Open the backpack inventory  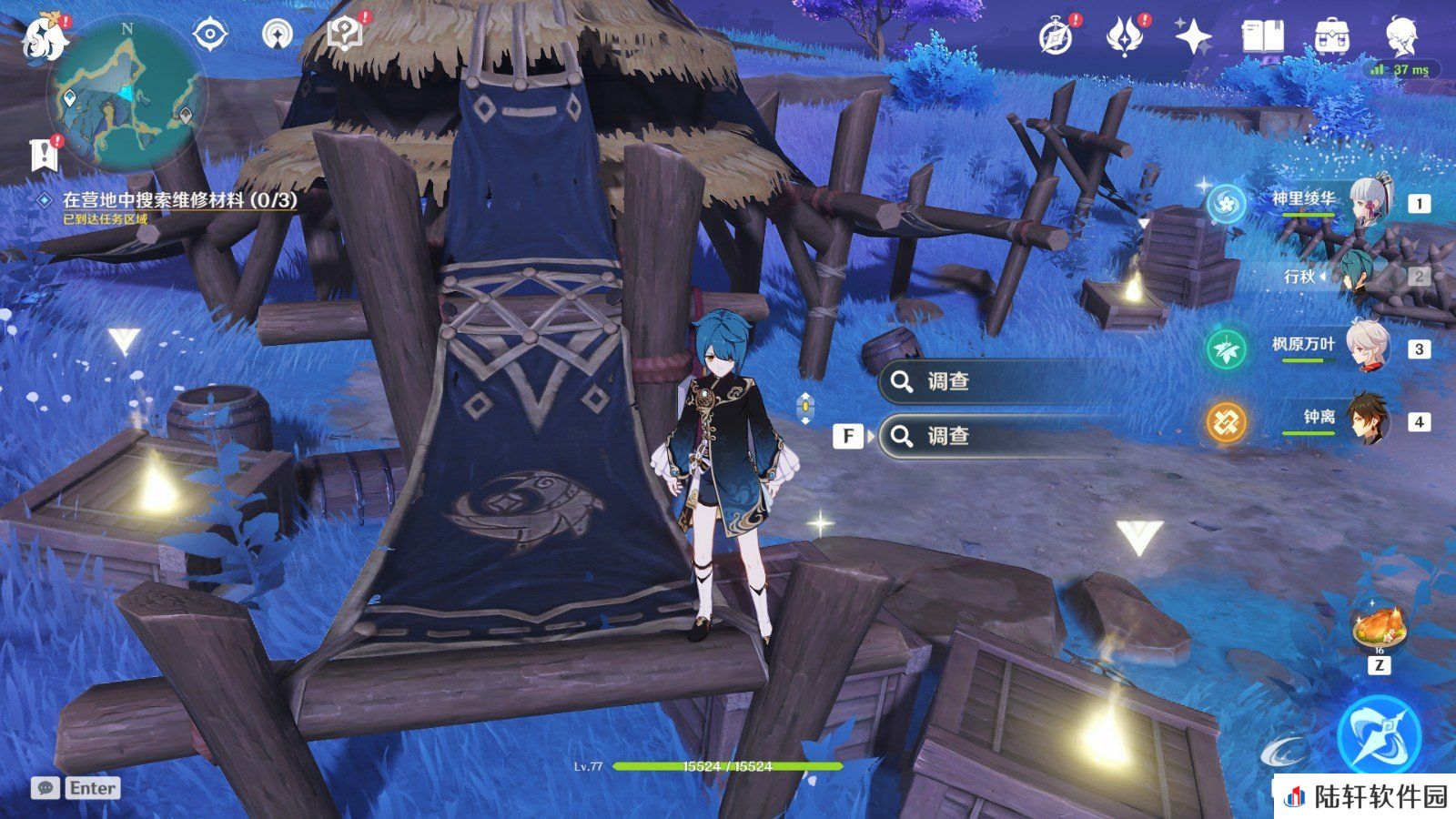point(1331,37)
